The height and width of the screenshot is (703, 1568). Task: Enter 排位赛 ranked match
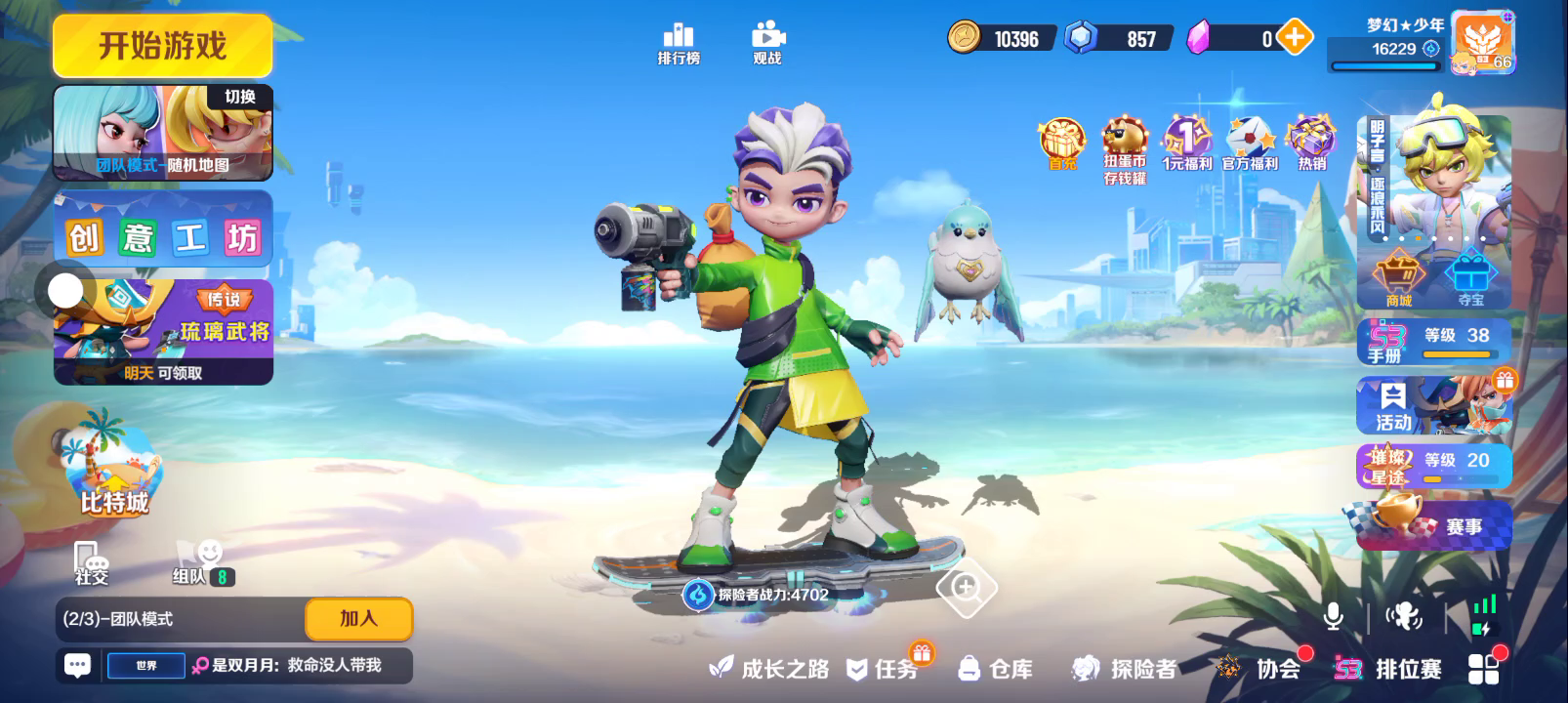pyautogui.click(x=1388, y=669)
